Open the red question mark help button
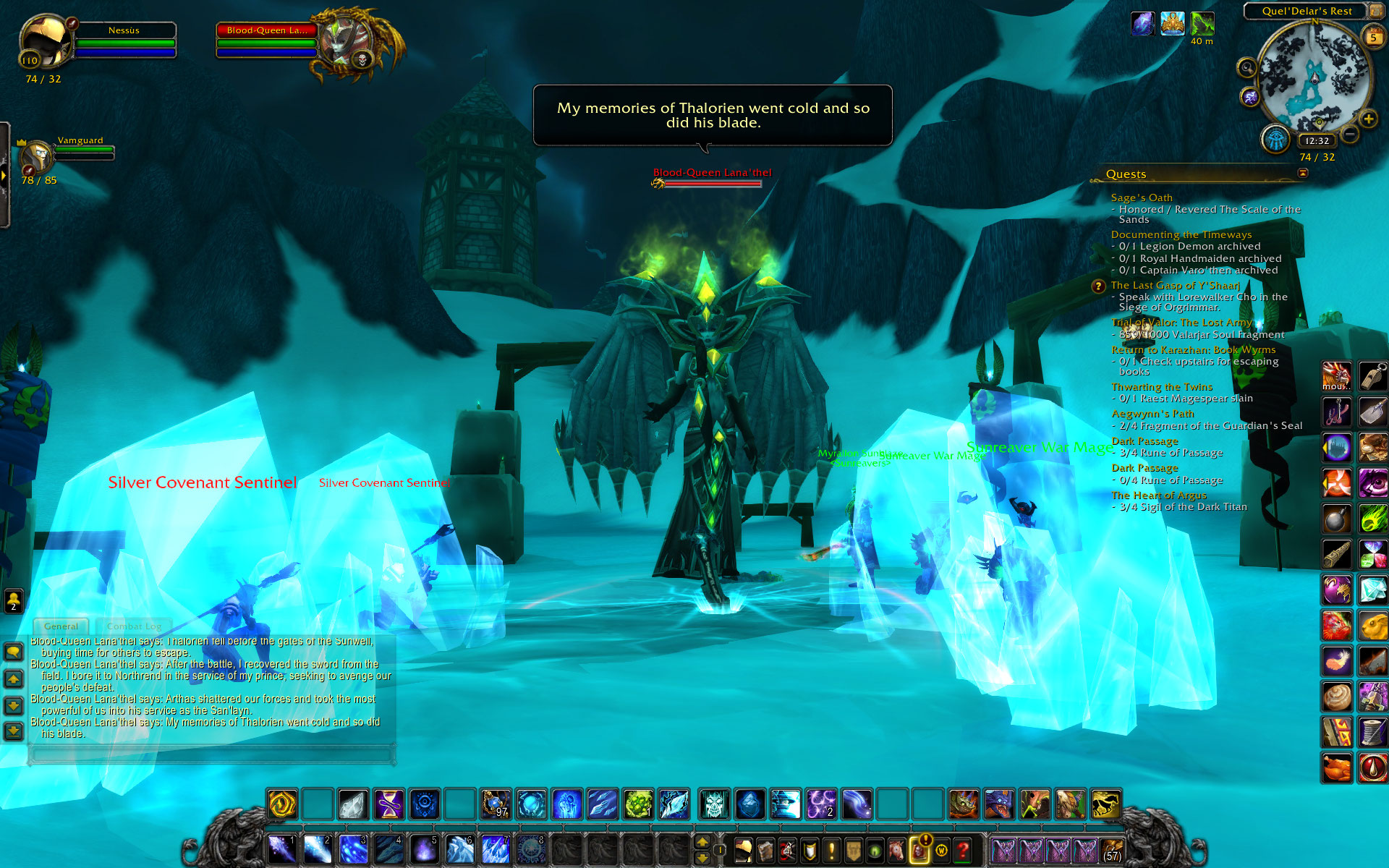 [962, 850]
